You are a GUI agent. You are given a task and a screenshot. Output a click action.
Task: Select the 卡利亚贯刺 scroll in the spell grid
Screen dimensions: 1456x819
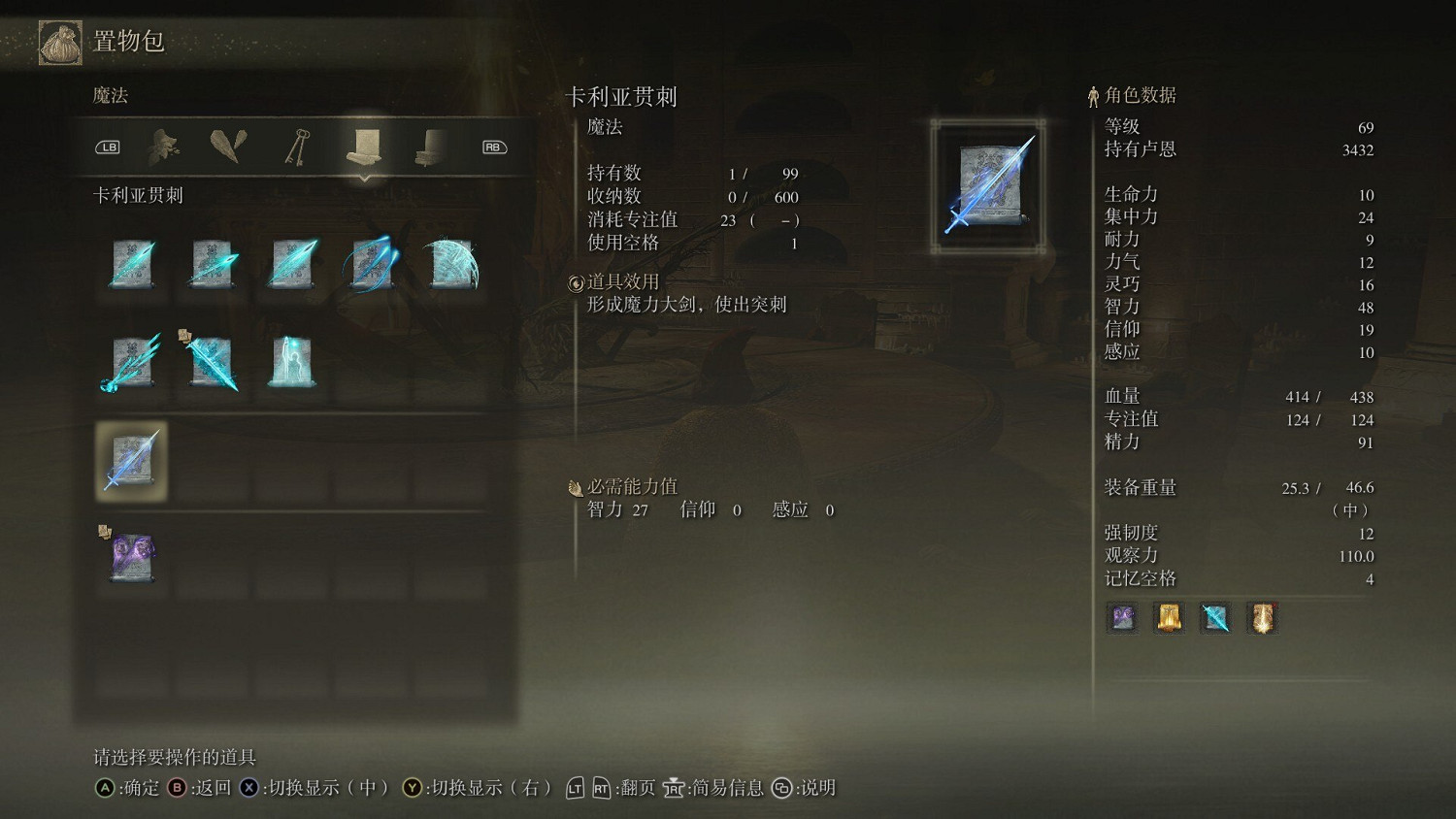pyautogui.click(x=130, y=461)
